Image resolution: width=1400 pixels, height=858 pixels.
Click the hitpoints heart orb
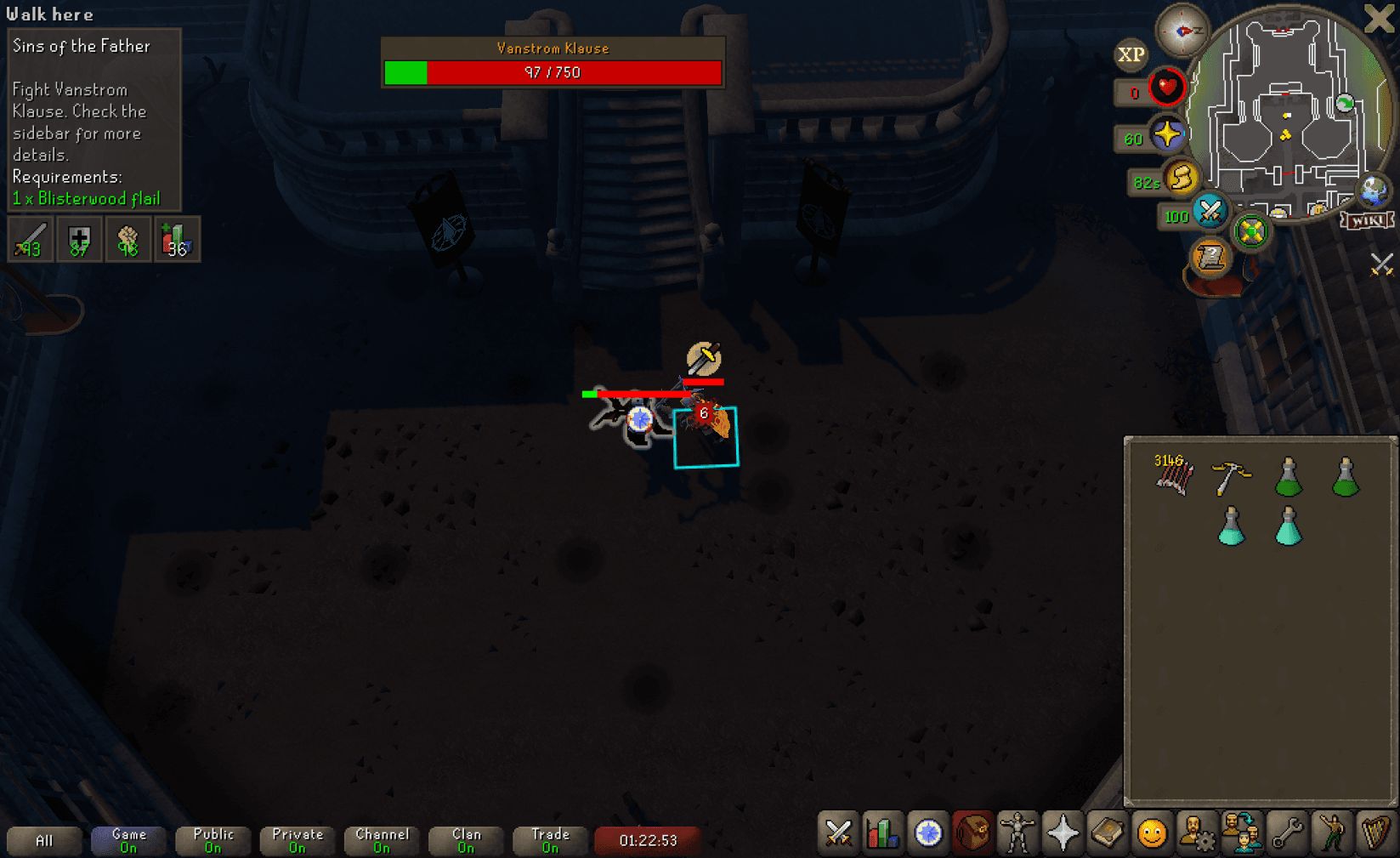(x=1166, y=88)
